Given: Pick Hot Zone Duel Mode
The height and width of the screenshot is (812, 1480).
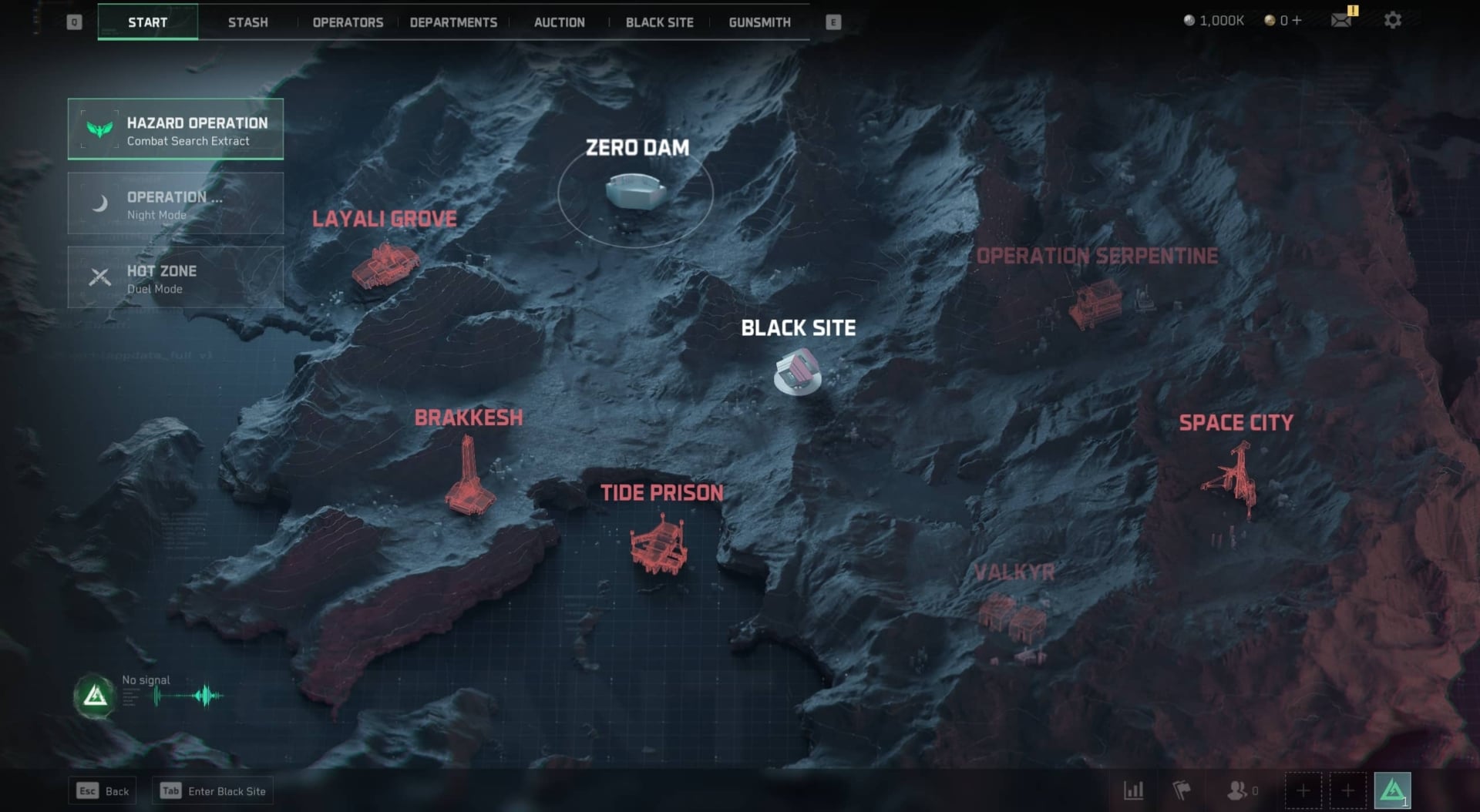Looking at the screenshot, I should point(176,277).
